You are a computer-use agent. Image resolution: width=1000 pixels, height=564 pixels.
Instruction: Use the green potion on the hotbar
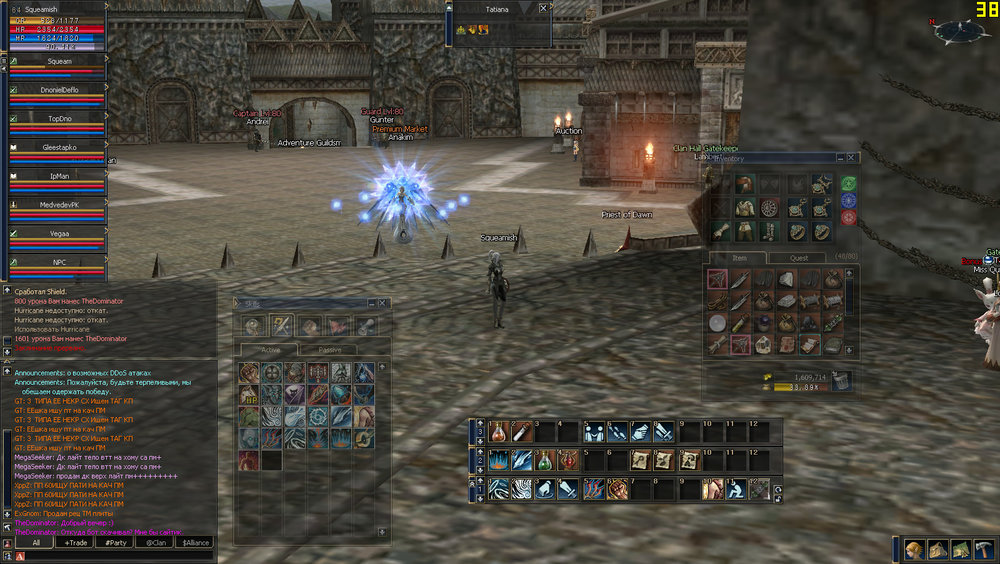(541, 460)
